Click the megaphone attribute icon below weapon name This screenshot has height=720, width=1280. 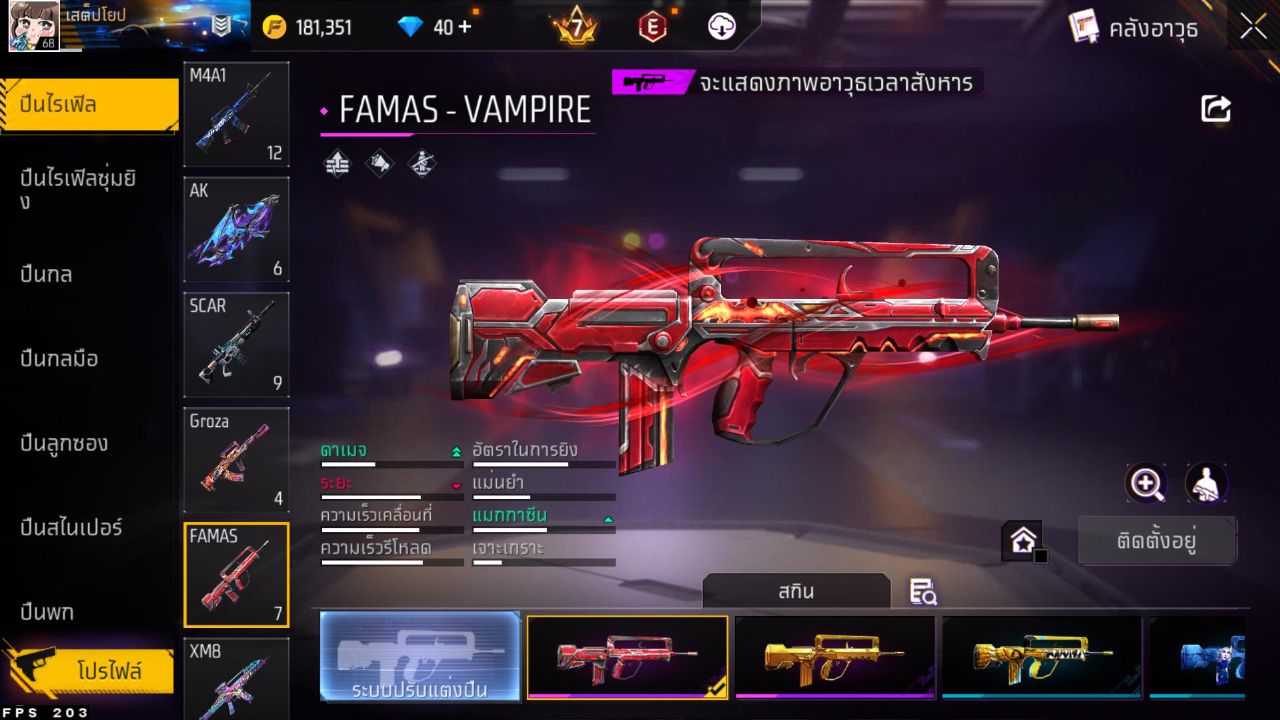[x=379, y=162]
